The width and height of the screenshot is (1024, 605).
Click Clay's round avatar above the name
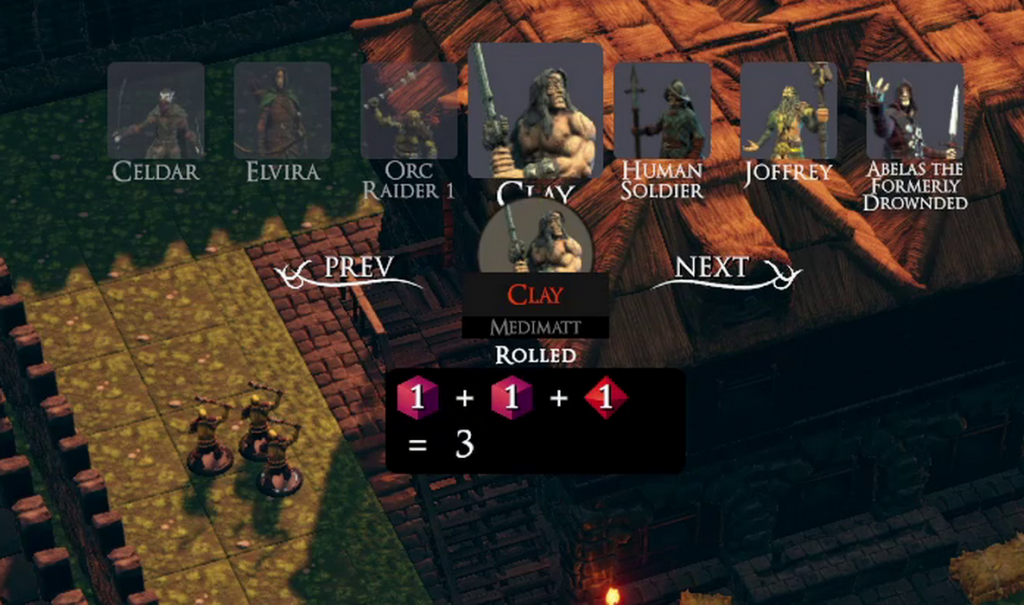click(535, 238)
